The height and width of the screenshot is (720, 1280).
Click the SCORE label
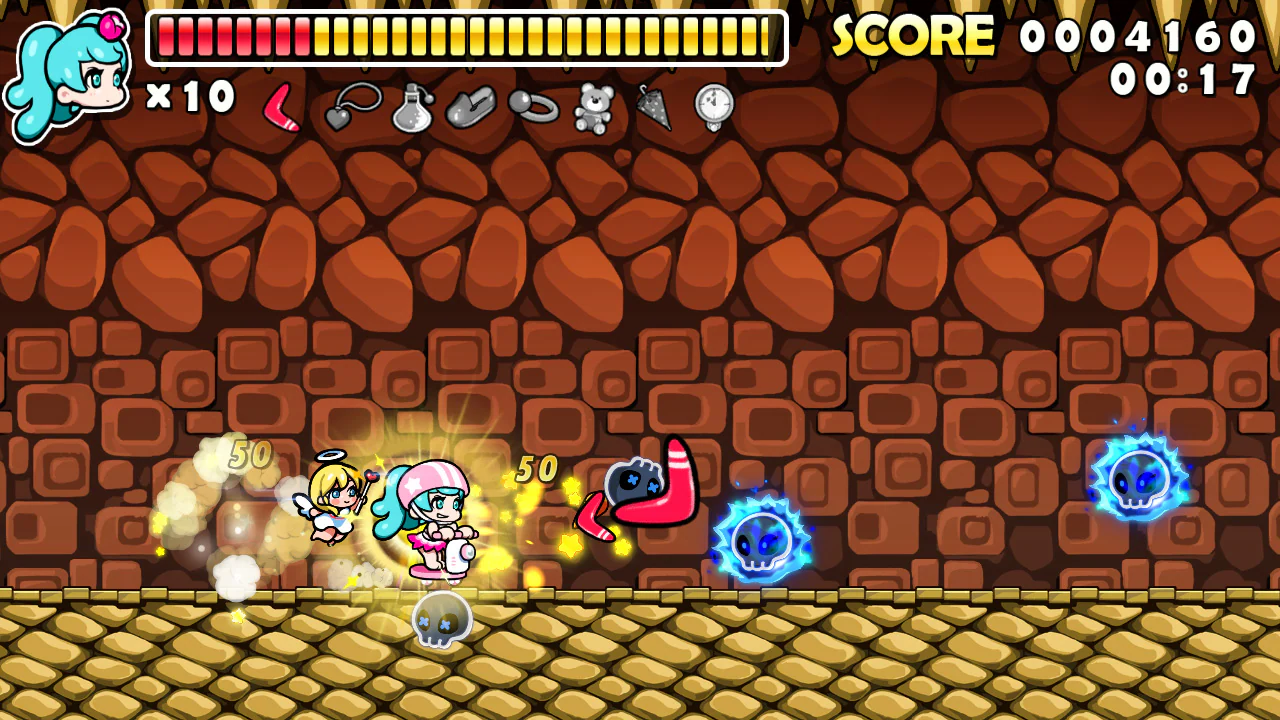915,35
